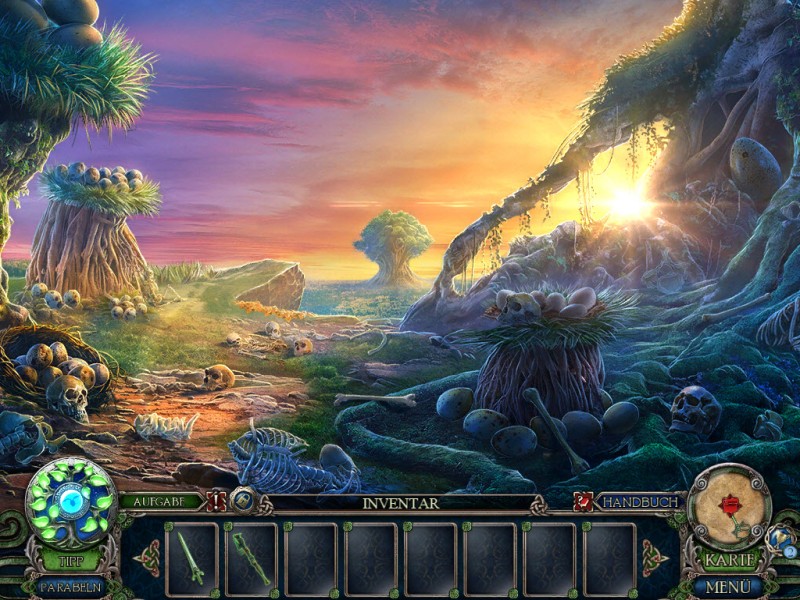Select the green carved staff item

tap(251, 558)
